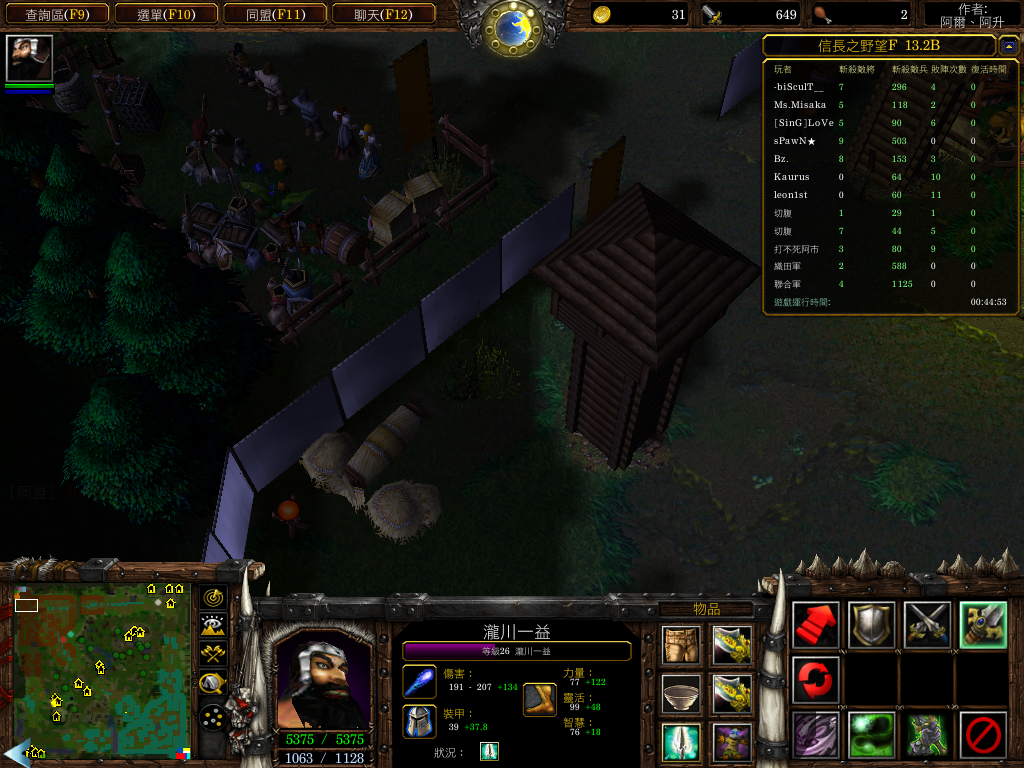Select the hero icon in the top-left corner
The image size is (1024, 768).
[x=29, y=58]
